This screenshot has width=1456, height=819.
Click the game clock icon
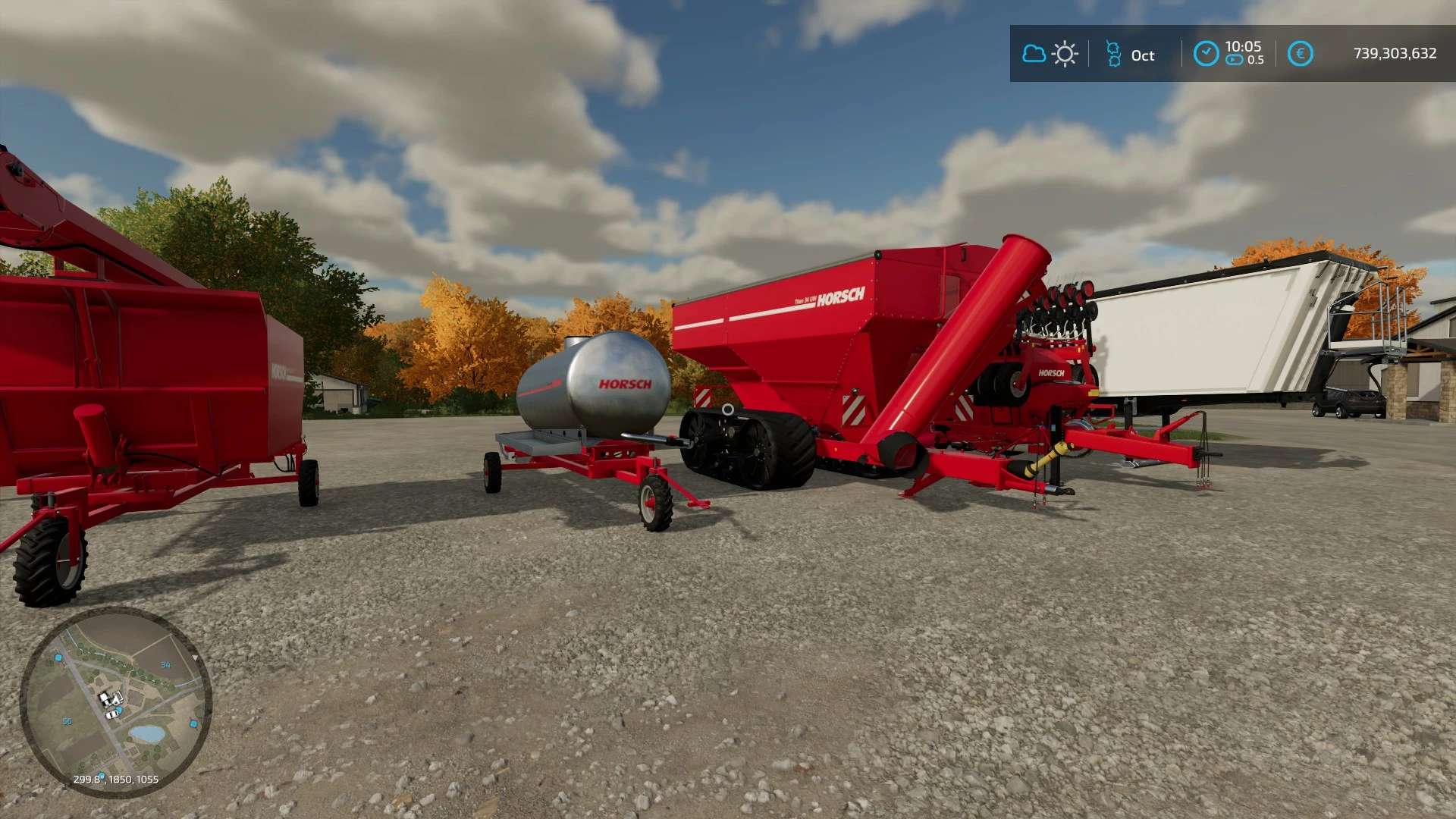(x=1206, y=54)
